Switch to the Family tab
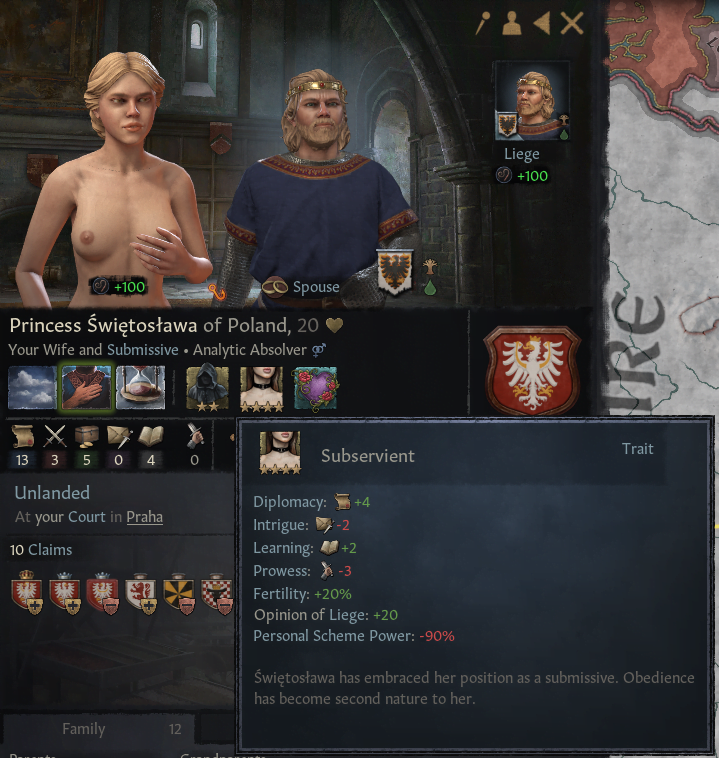The image size is (719, 758). (84, 729)
